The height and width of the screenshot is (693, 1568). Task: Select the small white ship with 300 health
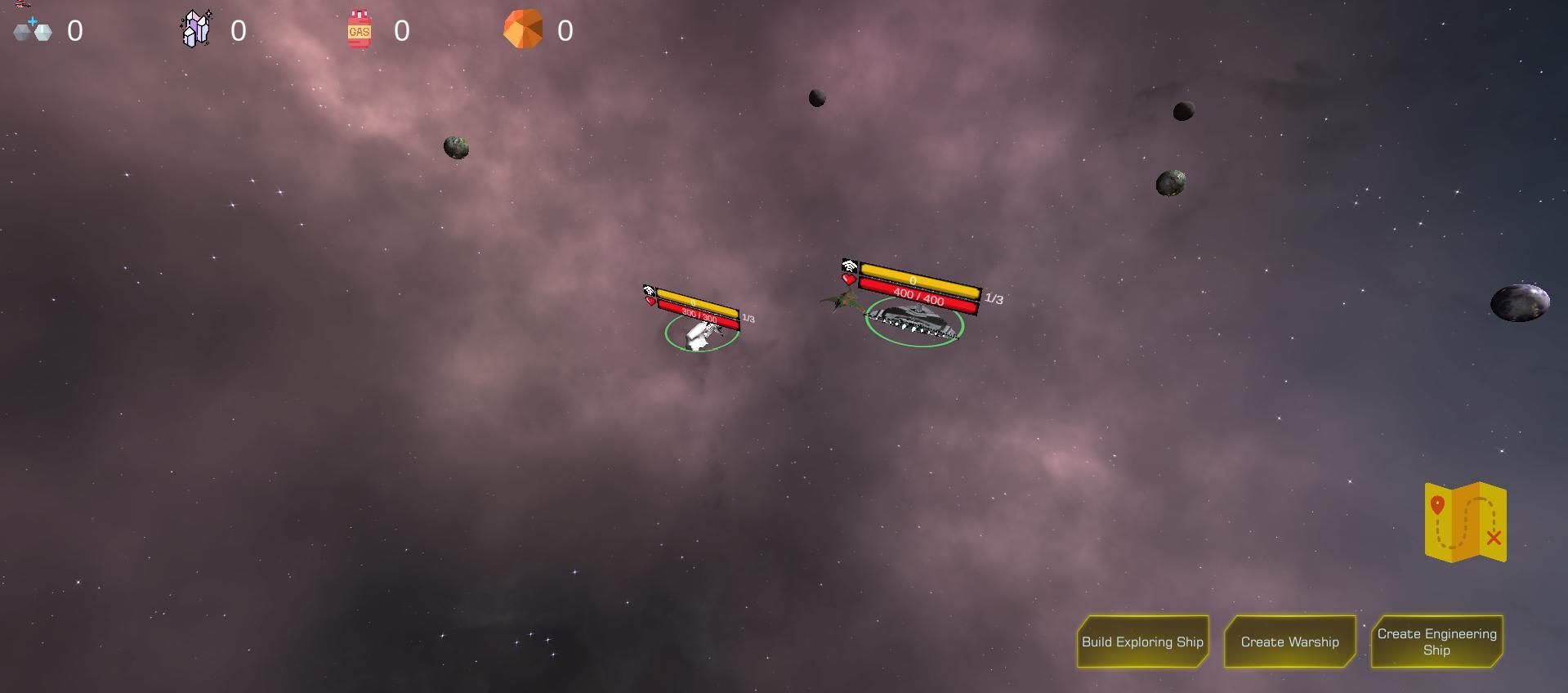[700, 333]
